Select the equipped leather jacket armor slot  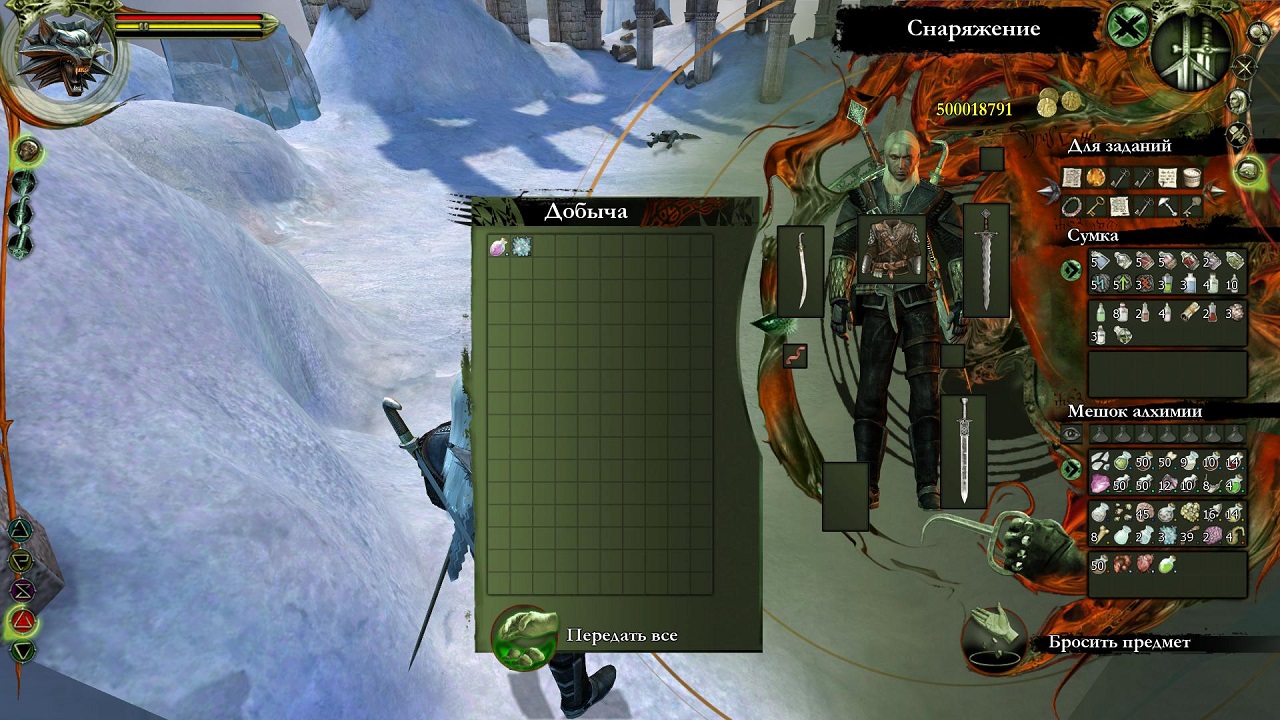[x=892, y=253]
